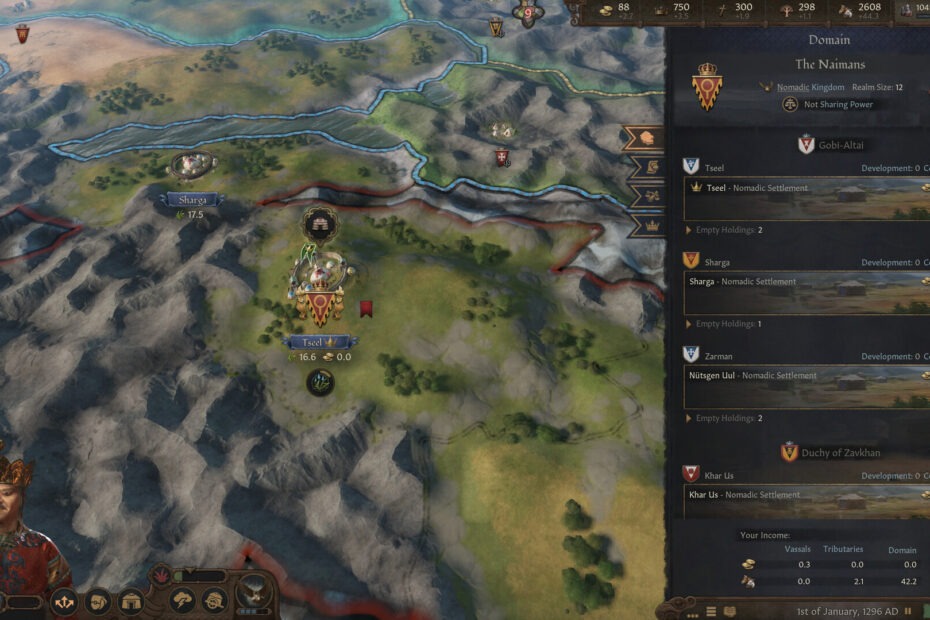Click the storm cloud lightning icon

pyautogui.click(x=183, y=602)
